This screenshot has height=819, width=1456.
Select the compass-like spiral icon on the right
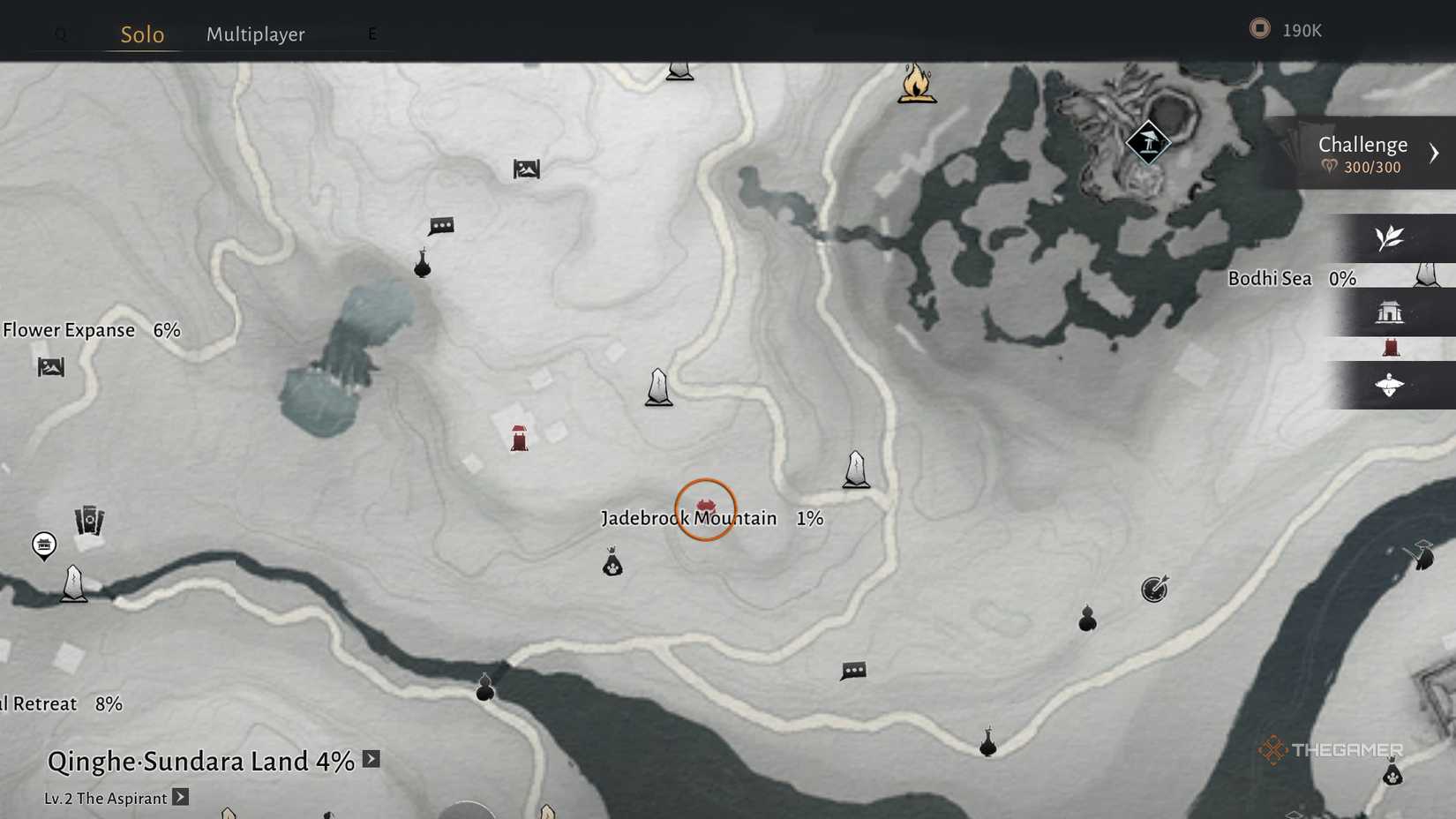[x=1154, y=590]
